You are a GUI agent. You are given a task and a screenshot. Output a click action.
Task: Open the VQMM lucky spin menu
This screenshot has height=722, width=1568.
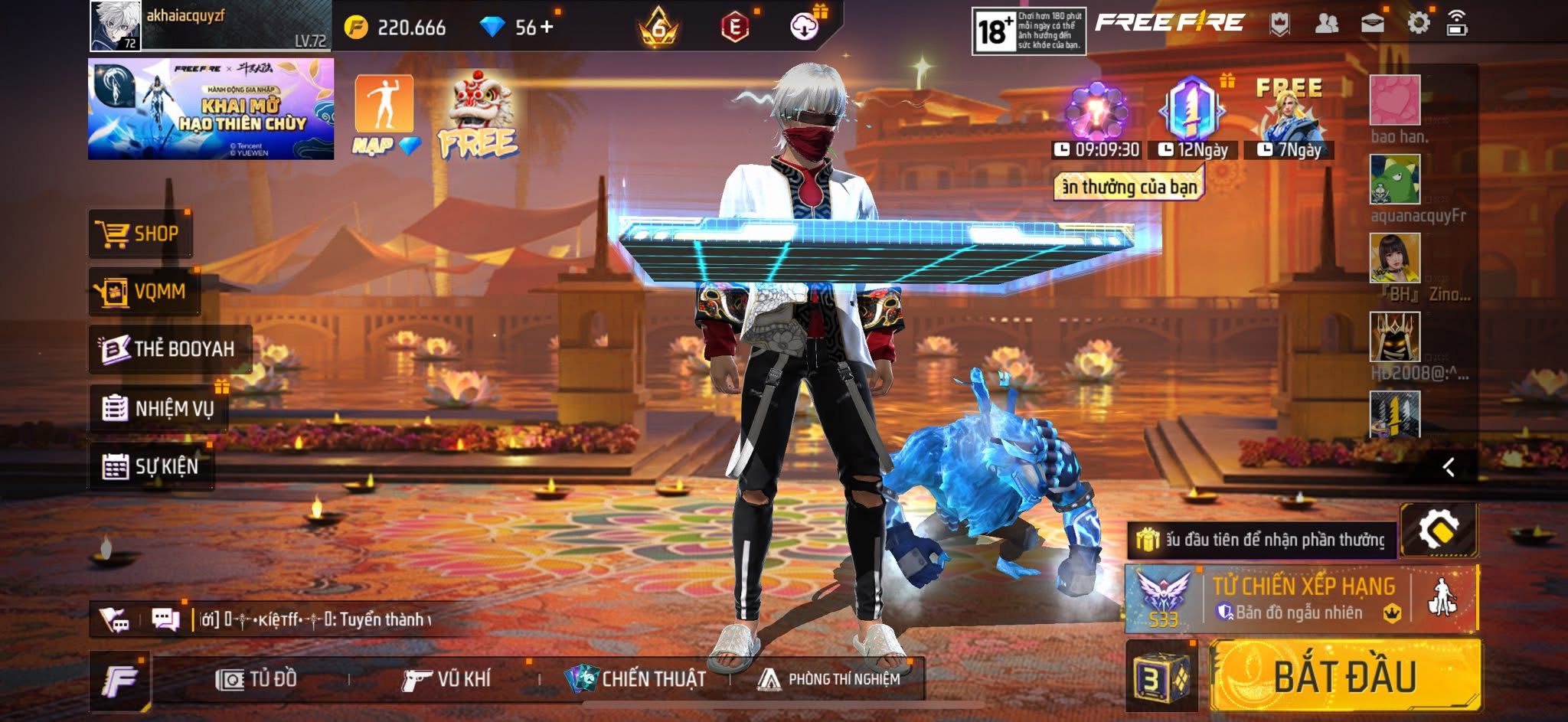coord(144,292)
